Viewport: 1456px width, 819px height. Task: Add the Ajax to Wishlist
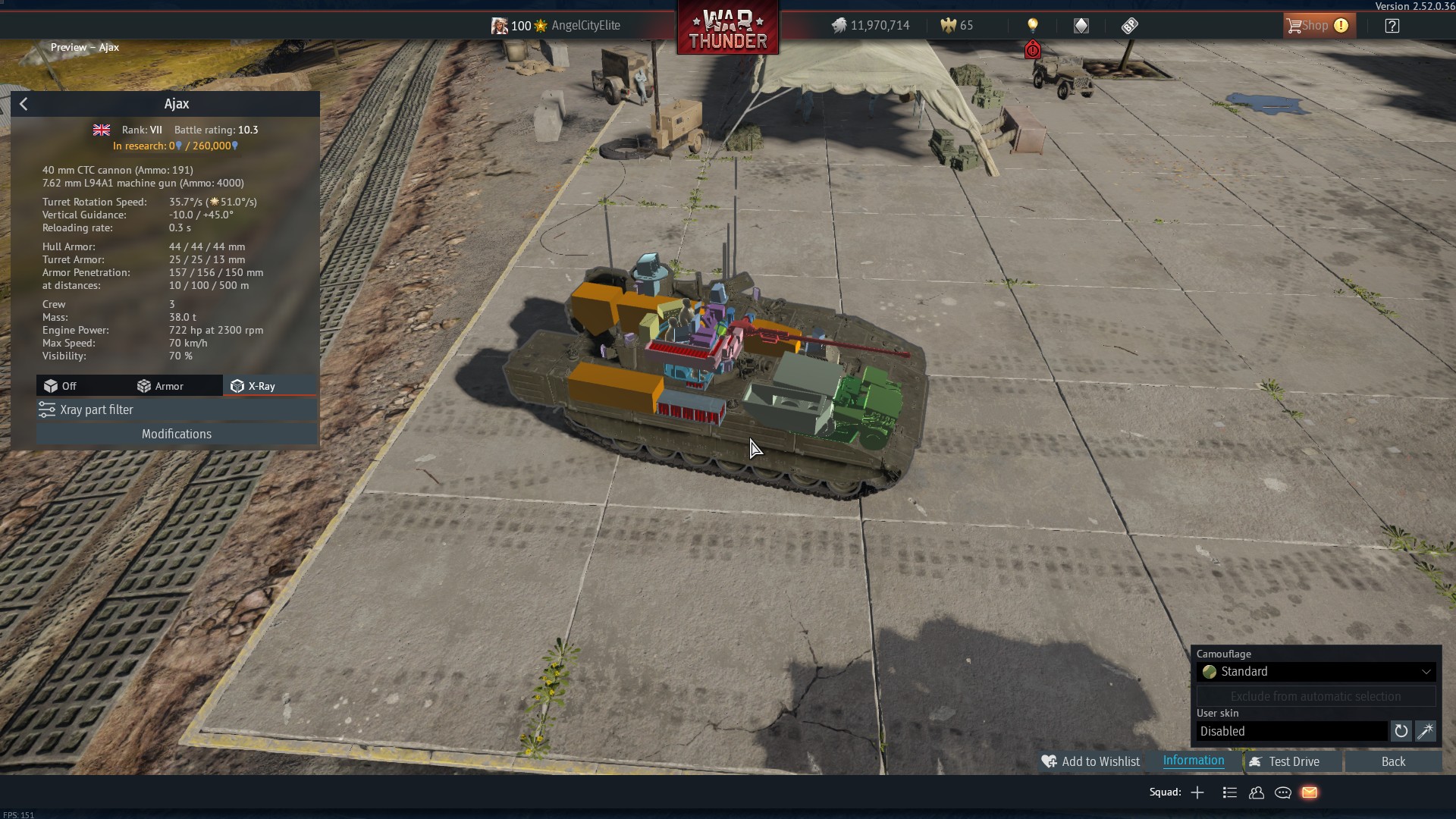coord(1090,761)
